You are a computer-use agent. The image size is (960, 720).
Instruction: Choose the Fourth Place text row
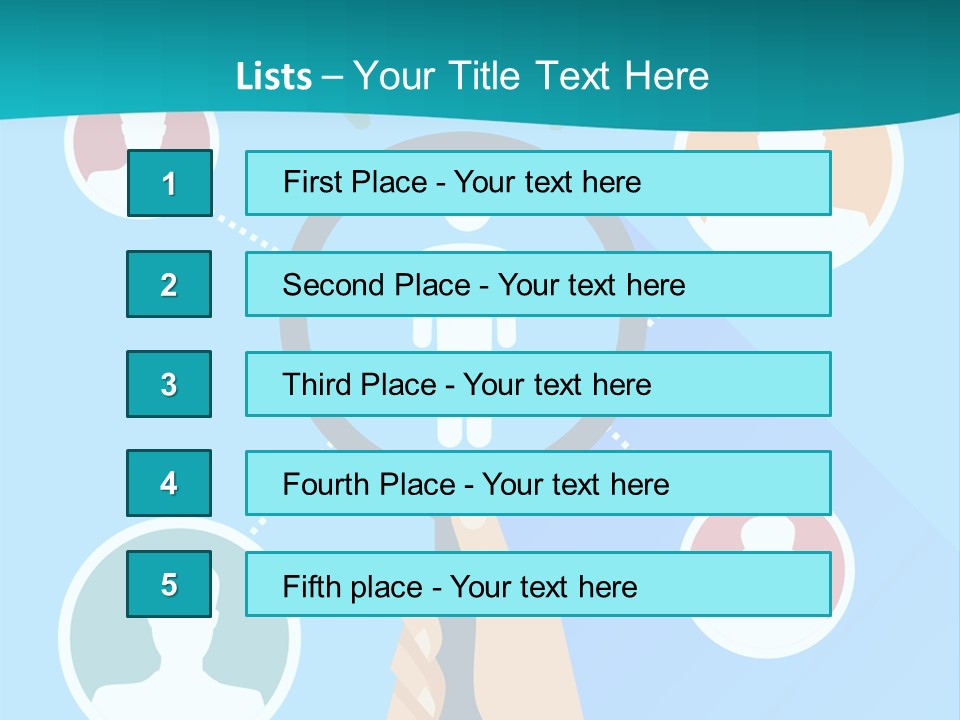[x=538, y=483]
